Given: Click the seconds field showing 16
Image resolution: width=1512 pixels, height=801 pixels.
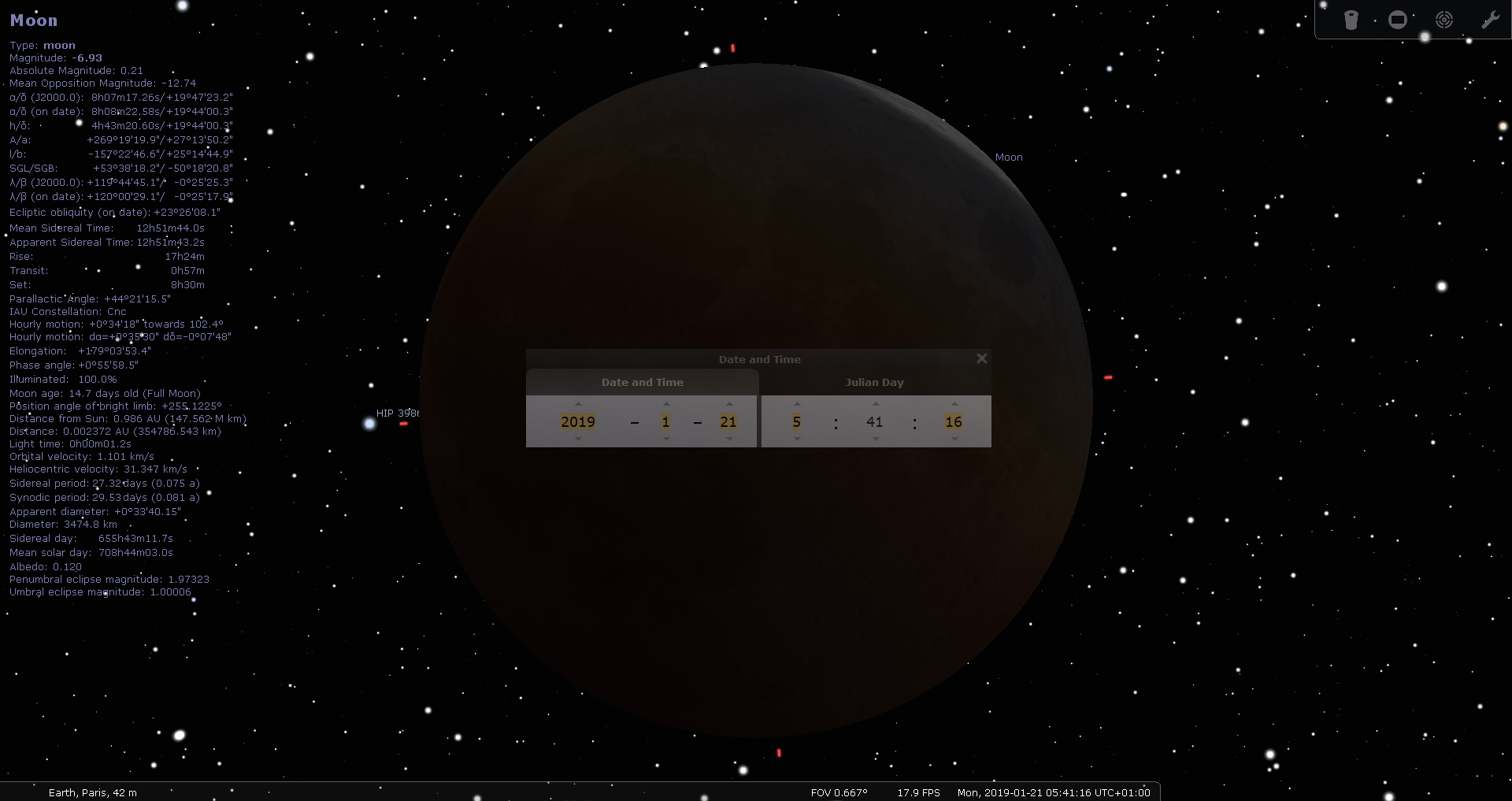Looking at the screenshot, I should pos(953,421).
